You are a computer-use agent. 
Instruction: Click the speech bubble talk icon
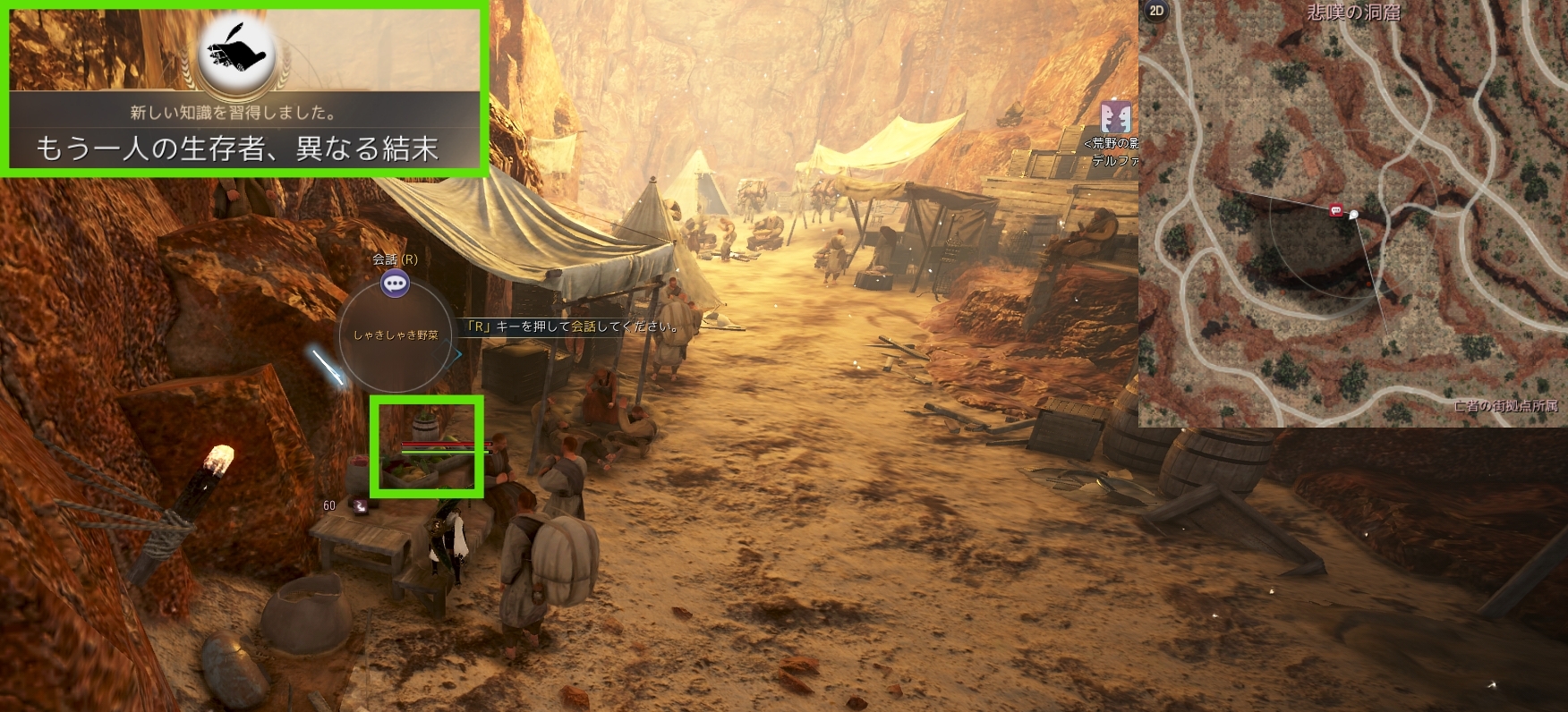click(x=395, y=284)
